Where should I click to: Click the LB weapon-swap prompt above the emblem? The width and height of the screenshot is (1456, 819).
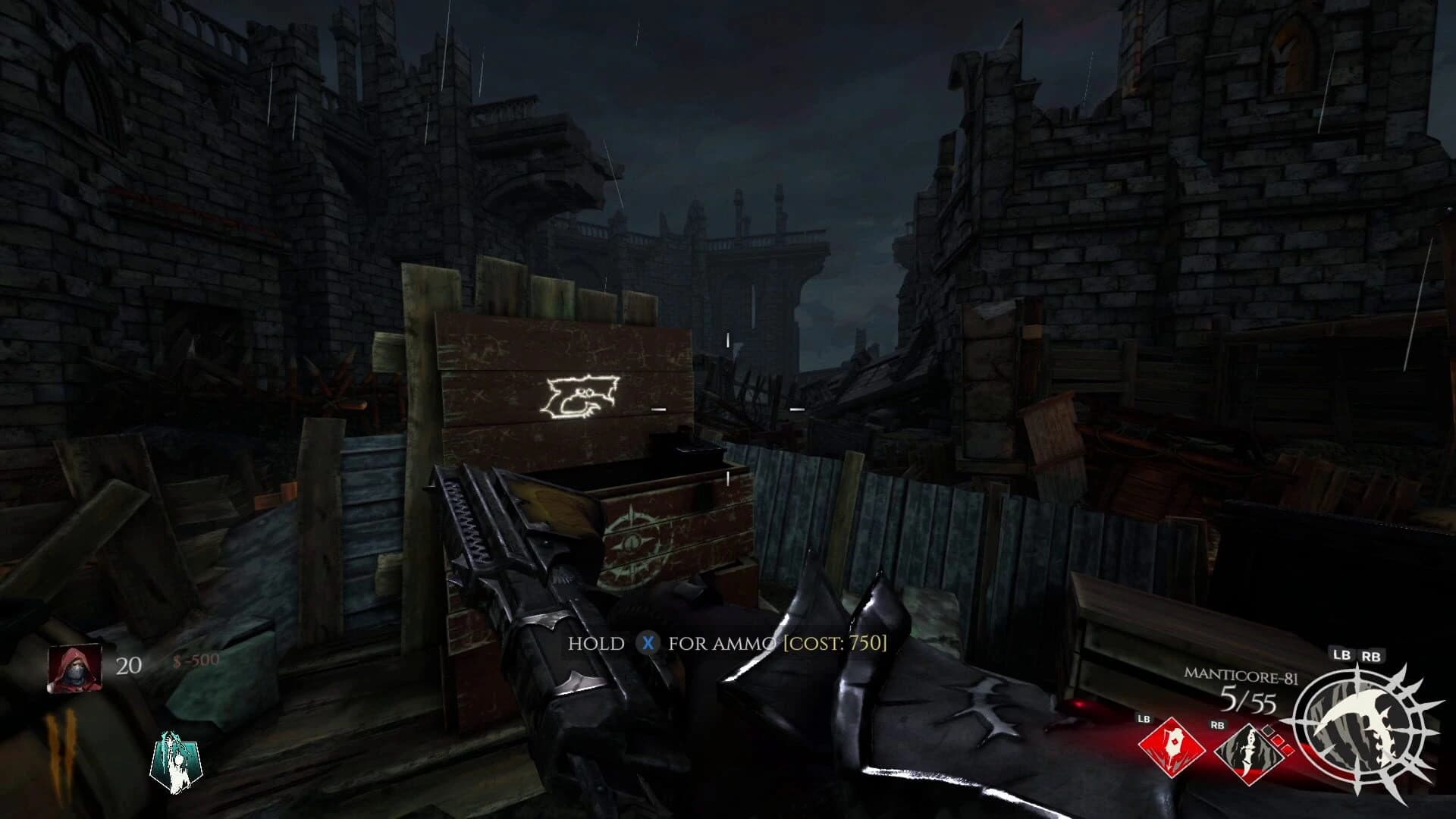pos(1342,655)
